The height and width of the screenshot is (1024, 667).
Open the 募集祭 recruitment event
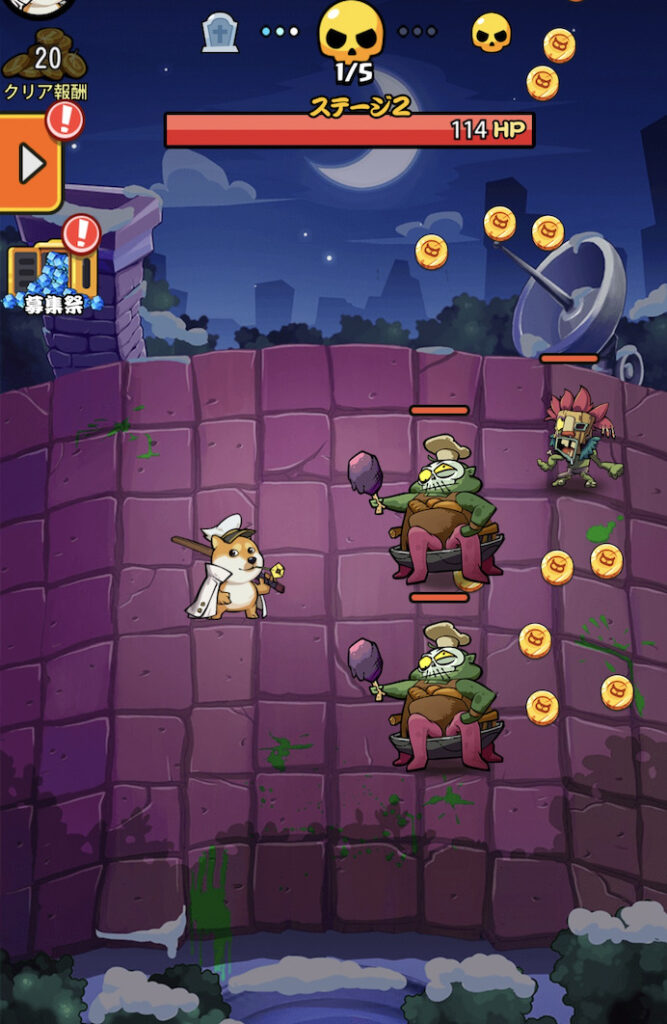pos(53,275)
